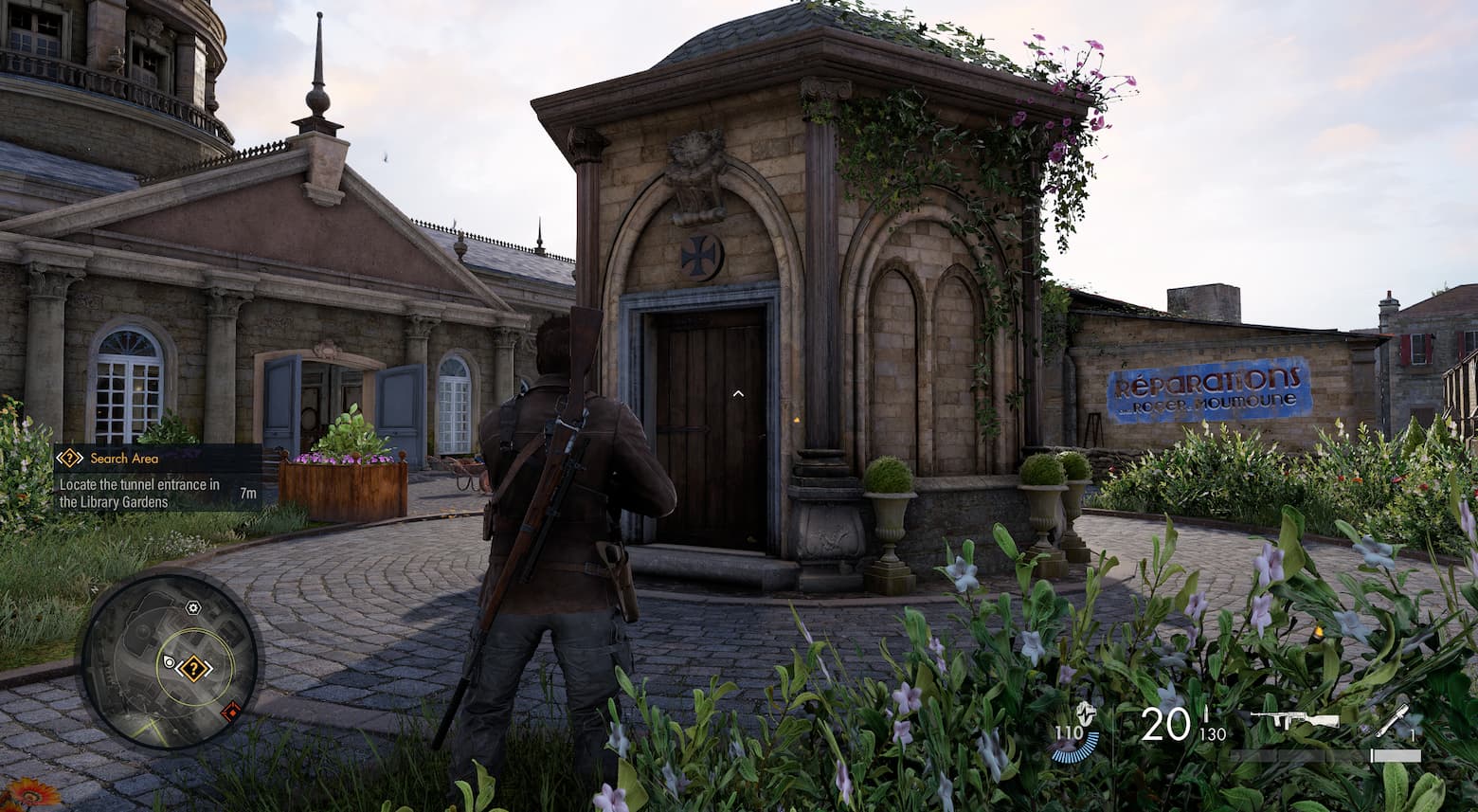Select the white gear marker on the minimap
This screenshot has height=812, width=1478.
(193, 607)
